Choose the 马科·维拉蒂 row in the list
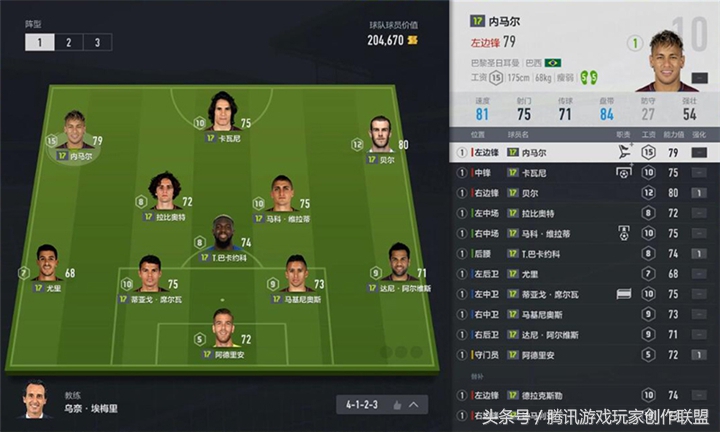 [583, 233]
